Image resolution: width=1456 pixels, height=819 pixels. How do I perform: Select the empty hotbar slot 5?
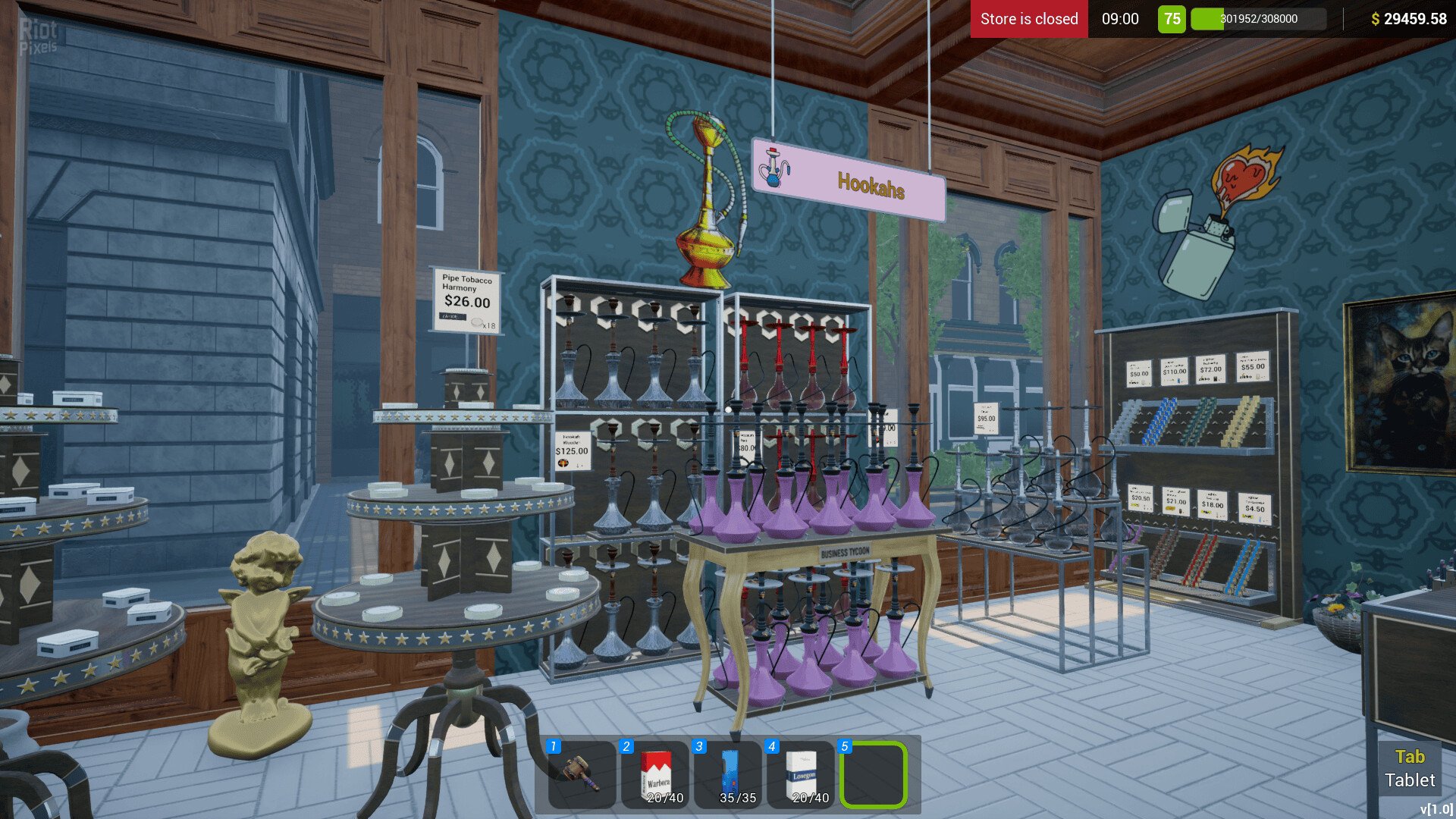tap(874, 774)
